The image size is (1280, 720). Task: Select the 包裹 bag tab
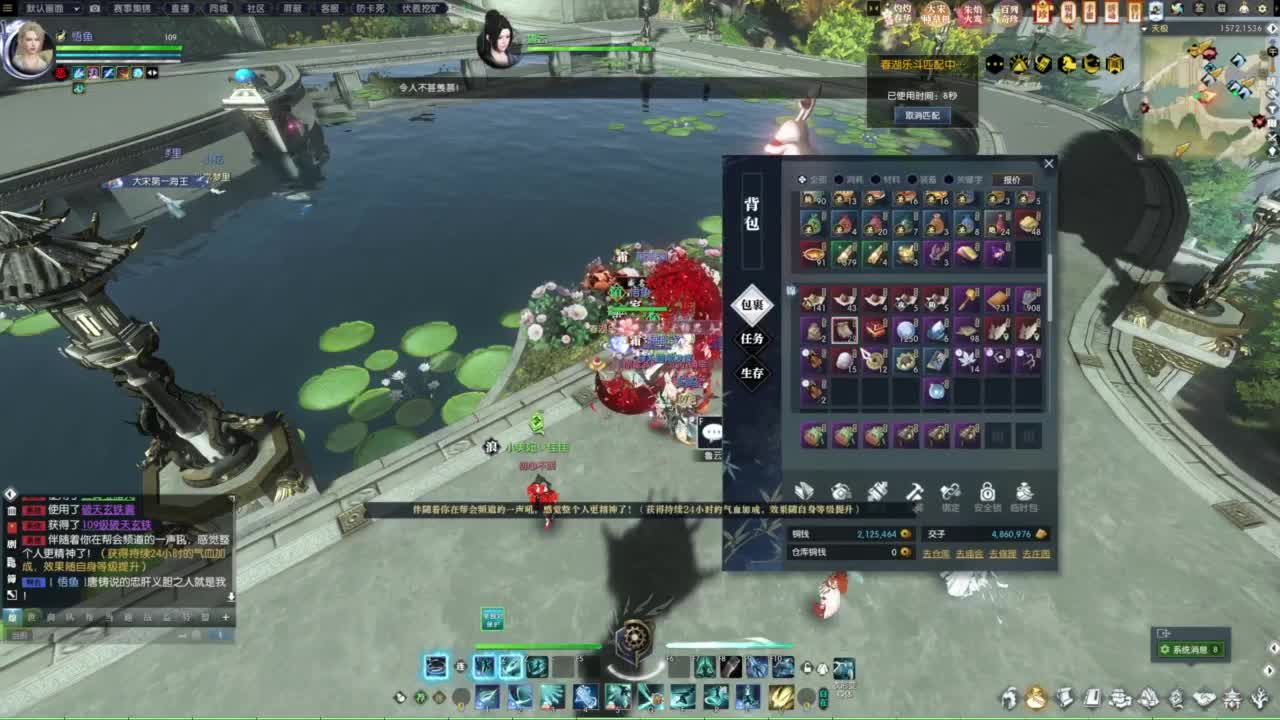pos(752,304)
